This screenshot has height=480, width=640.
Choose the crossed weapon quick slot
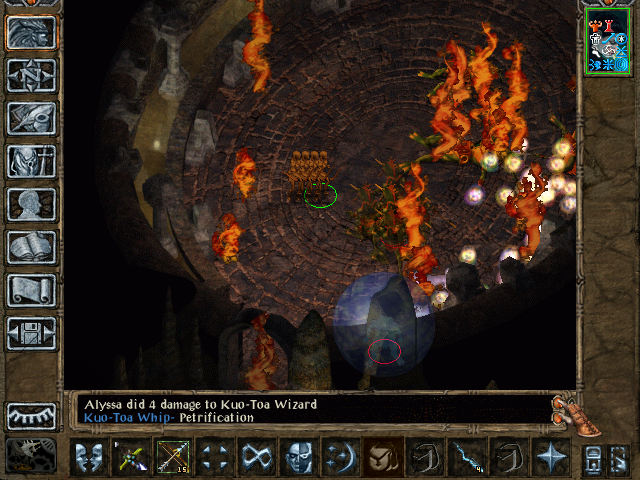pyautogui.click(x=130, y=458)
